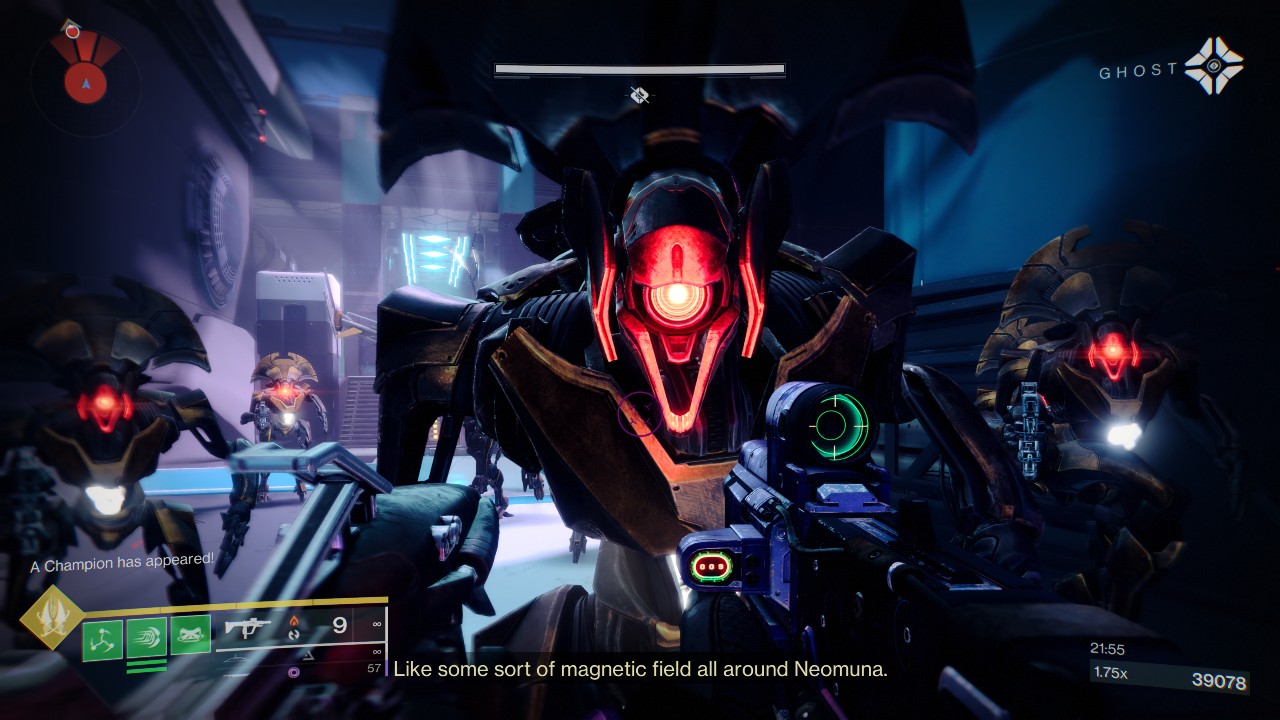Click the boss health bar at top center
The width and height of the screenshot is (1280, 720).
click(x=638, y=68)
